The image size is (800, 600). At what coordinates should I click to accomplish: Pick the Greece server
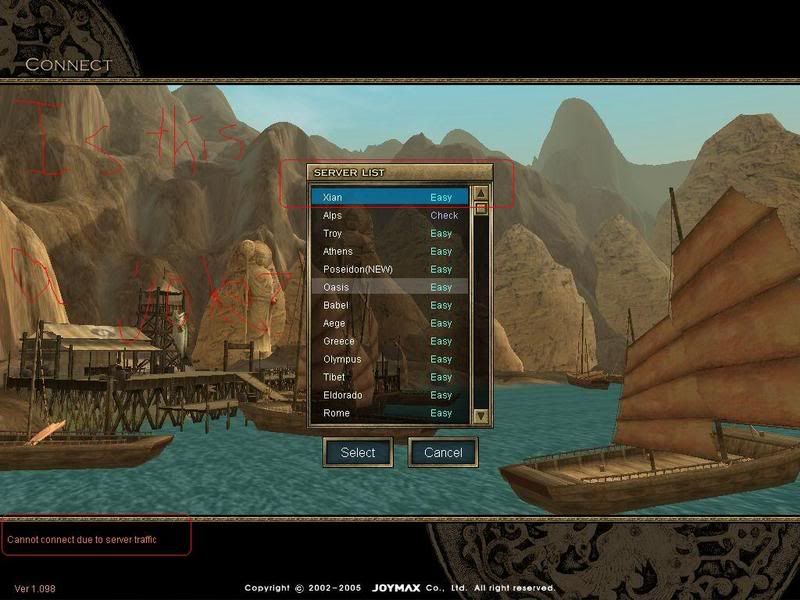pyautogui.click(x=388, y=341)
